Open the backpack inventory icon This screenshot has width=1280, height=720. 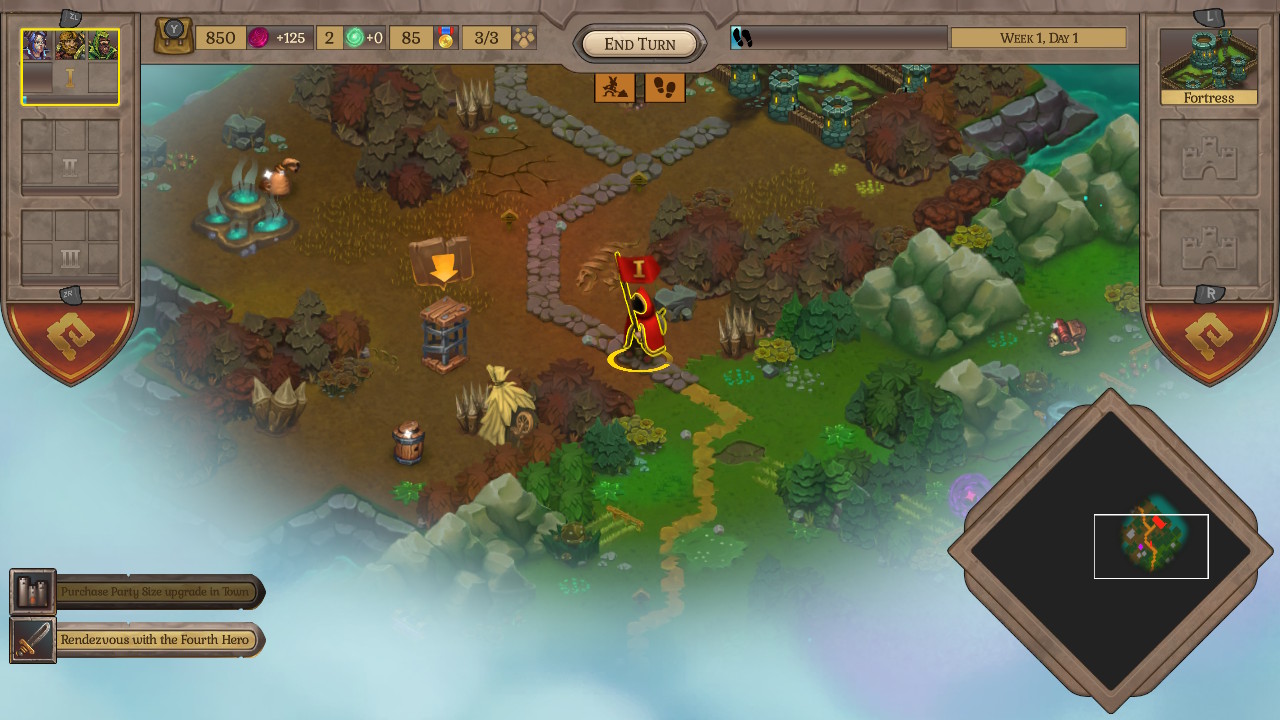pyautogui.click(x=173, y=36)
